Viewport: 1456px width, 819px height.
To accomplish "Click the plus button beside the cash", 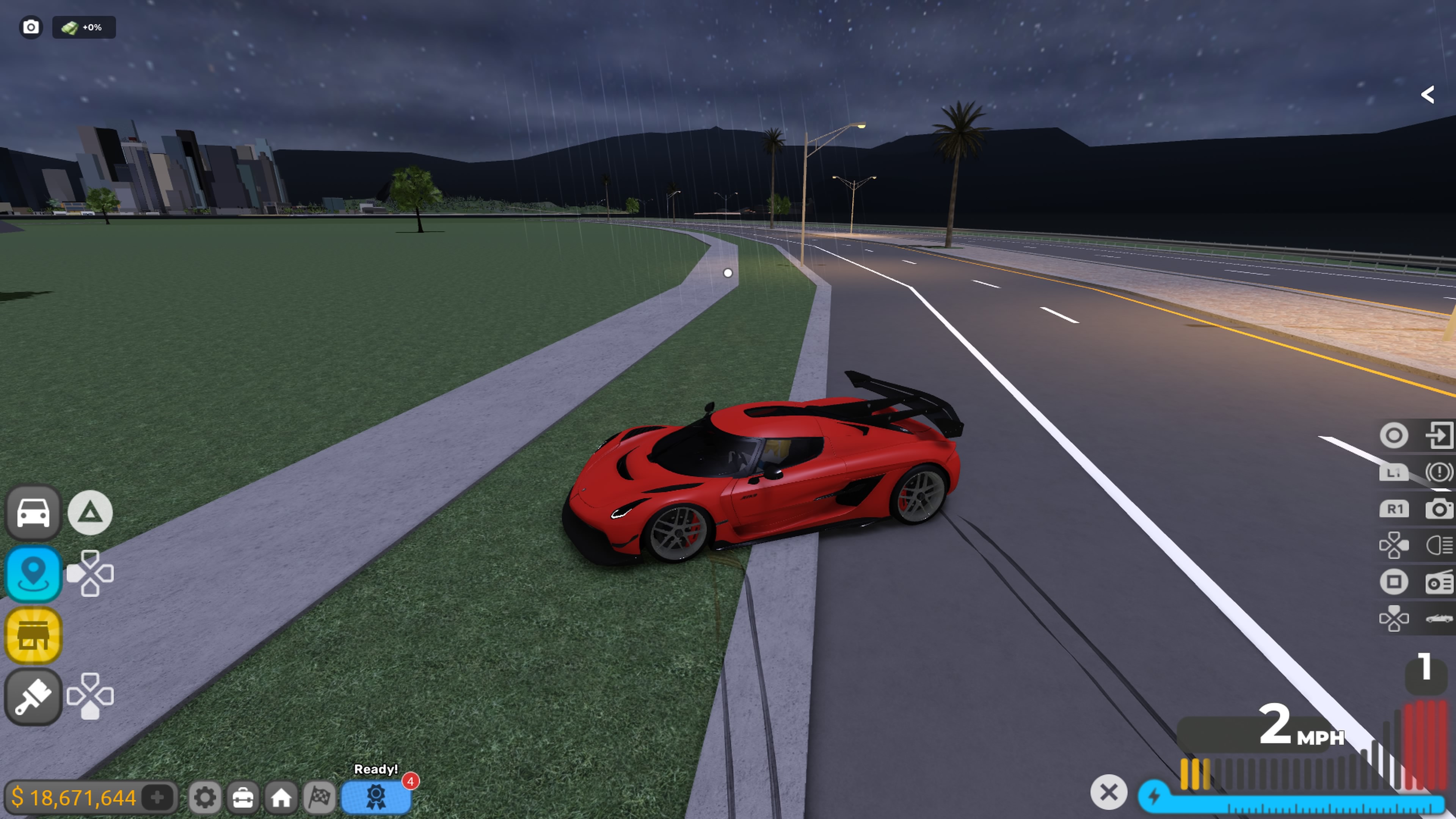I will click(158, 797).
